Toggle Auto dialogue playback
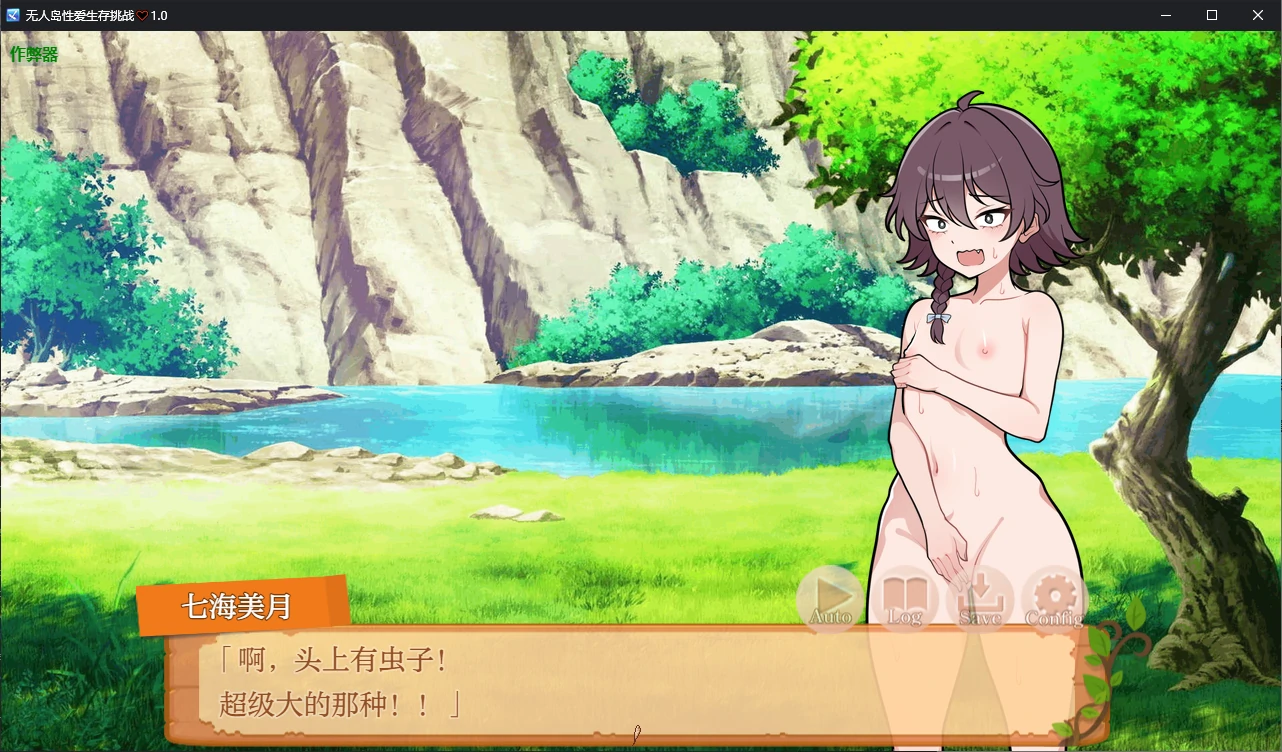Screen dimensions: 1282x752 [x=830, y=598]
